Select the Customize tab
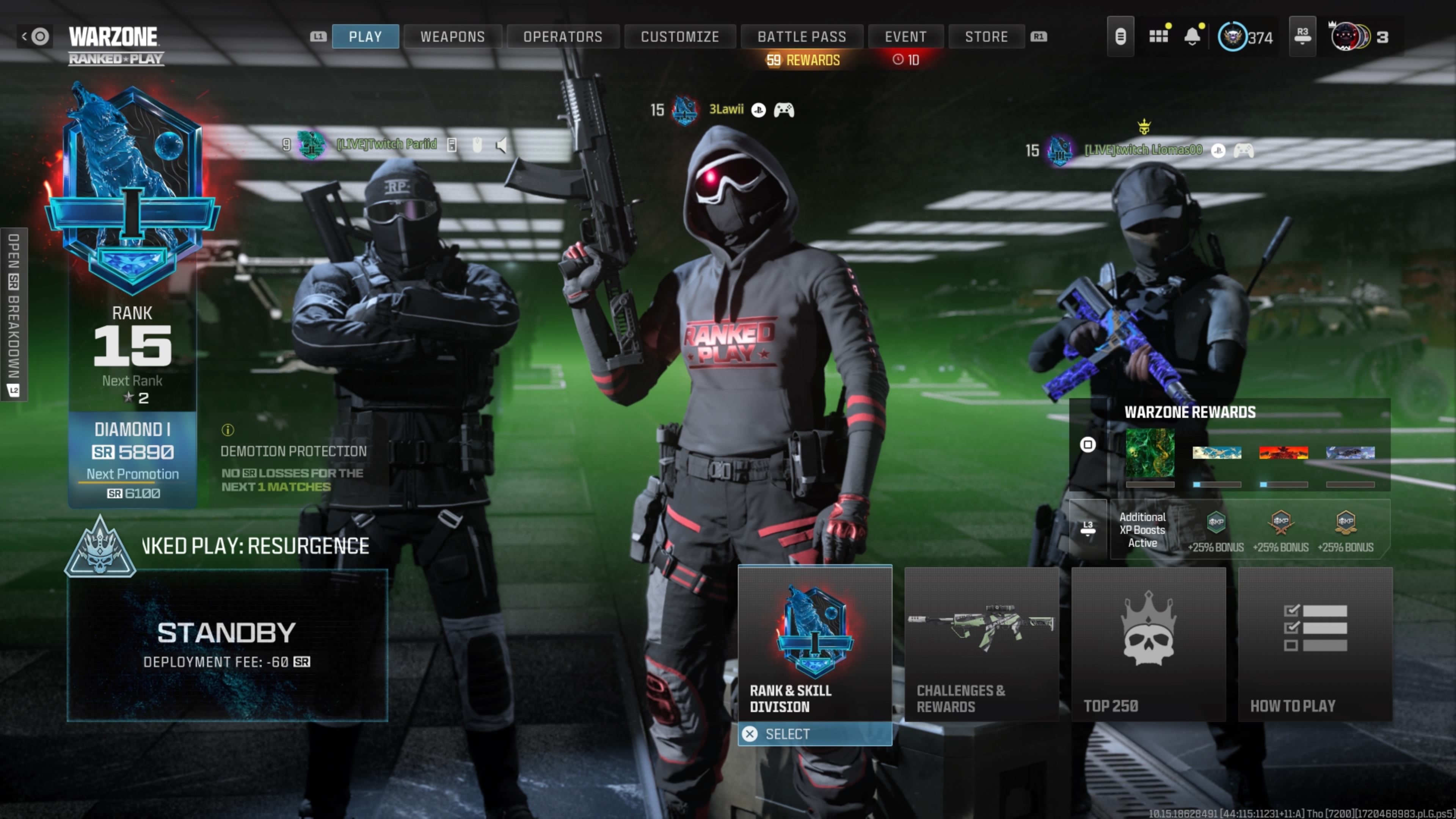Viewport: 1456px width, 819px height. (x=679, y=37)
